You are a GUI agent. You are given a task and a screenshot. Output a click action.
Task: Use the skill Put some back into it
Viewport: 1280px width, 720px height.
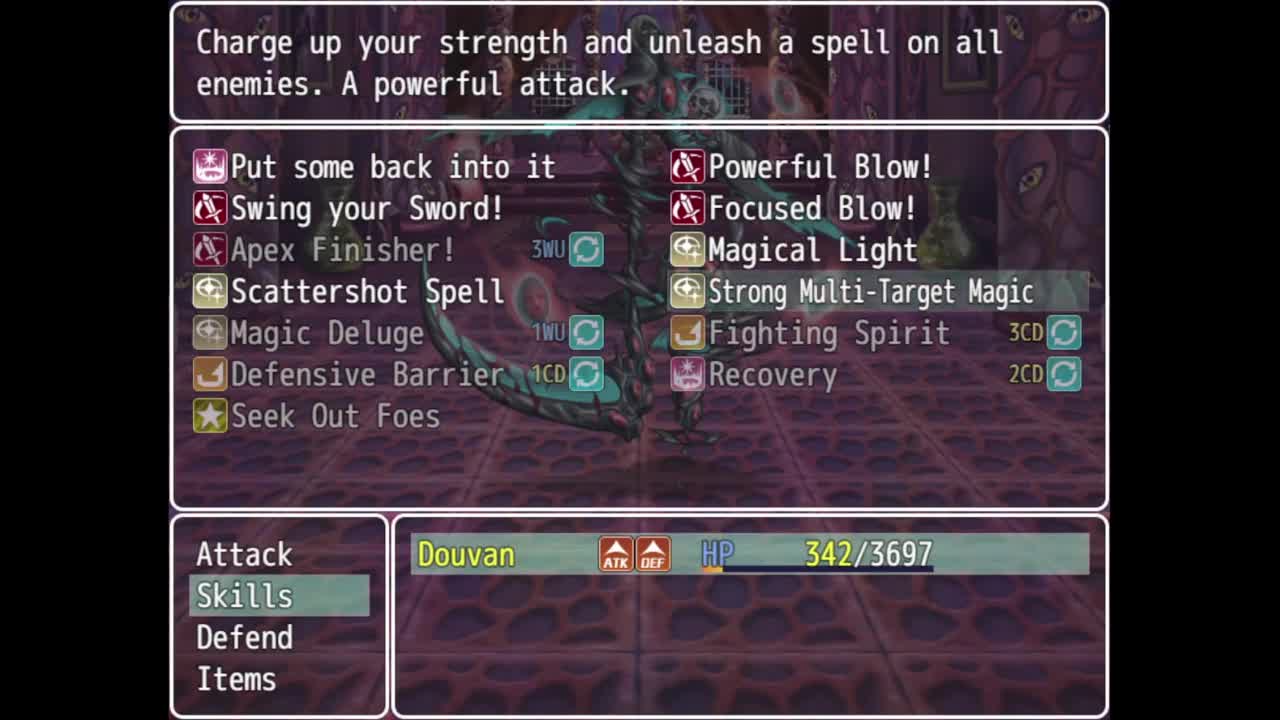tap(392, 167)
